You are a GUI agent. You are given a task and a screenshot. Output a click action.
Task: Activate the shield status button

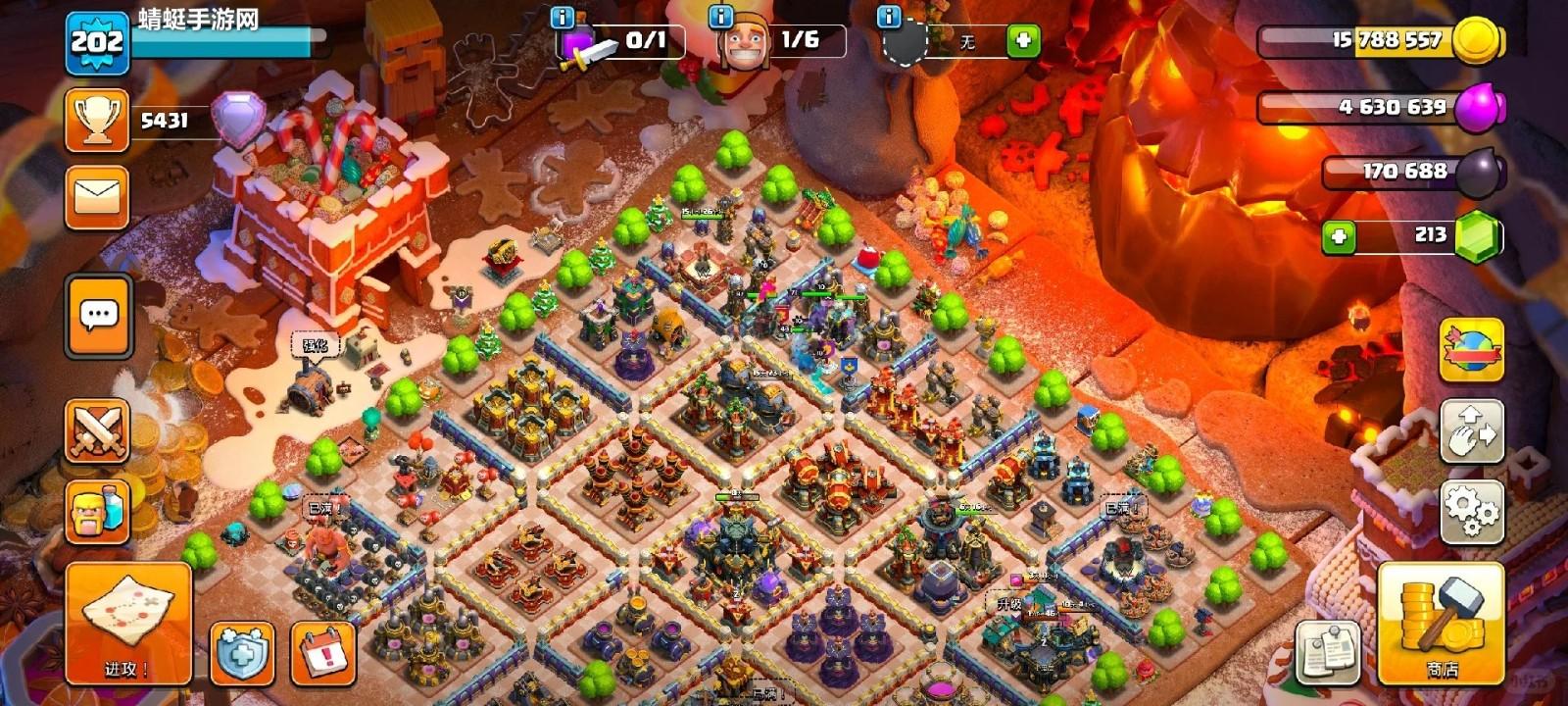[242, 652]
